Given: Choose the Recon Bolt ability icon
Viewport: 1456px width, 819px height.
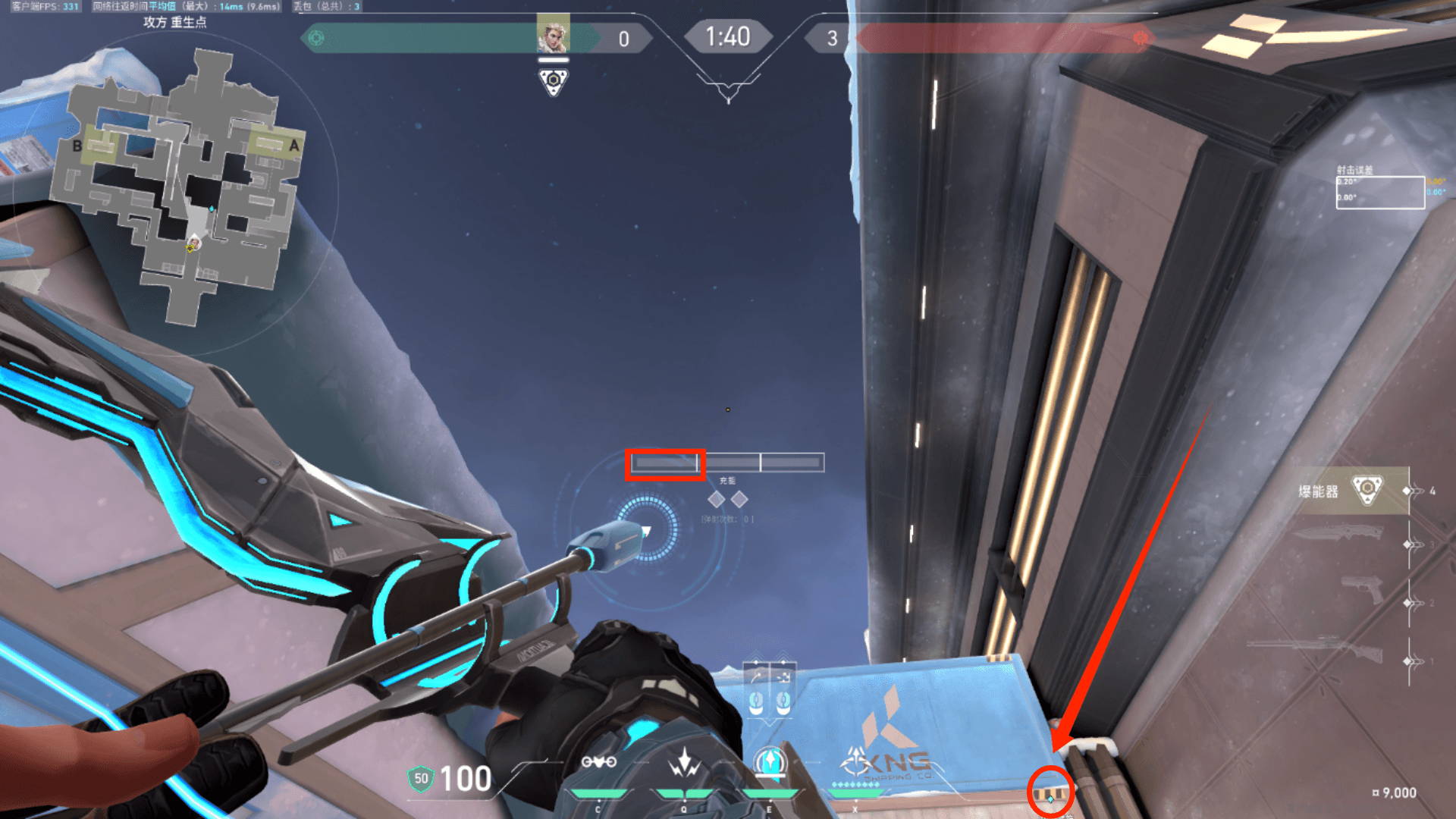Looking at the screenshot, I should click(x=770, y=761).
